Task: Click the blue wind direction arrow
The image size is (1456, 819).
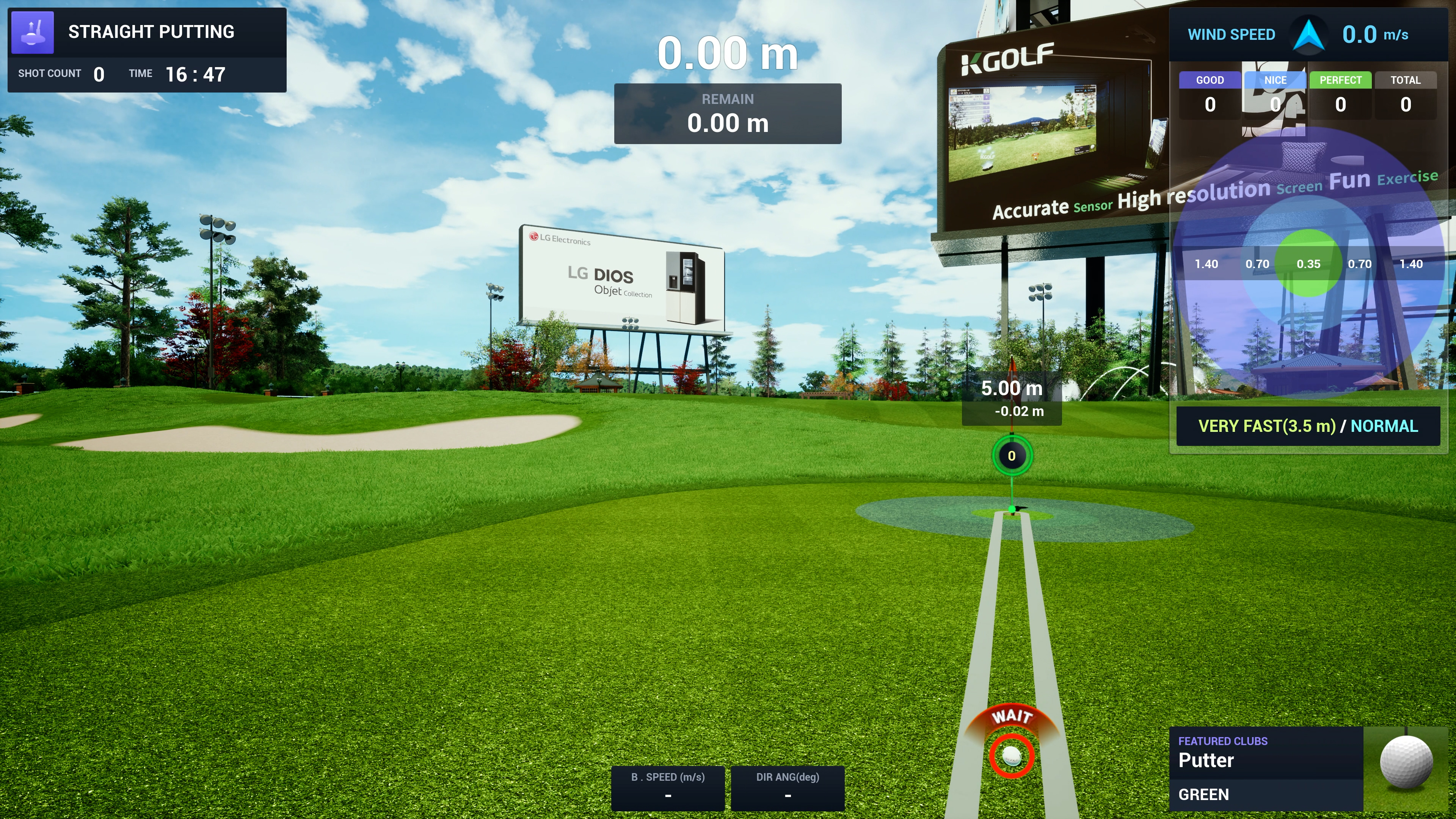Action: click(1309, 35)
